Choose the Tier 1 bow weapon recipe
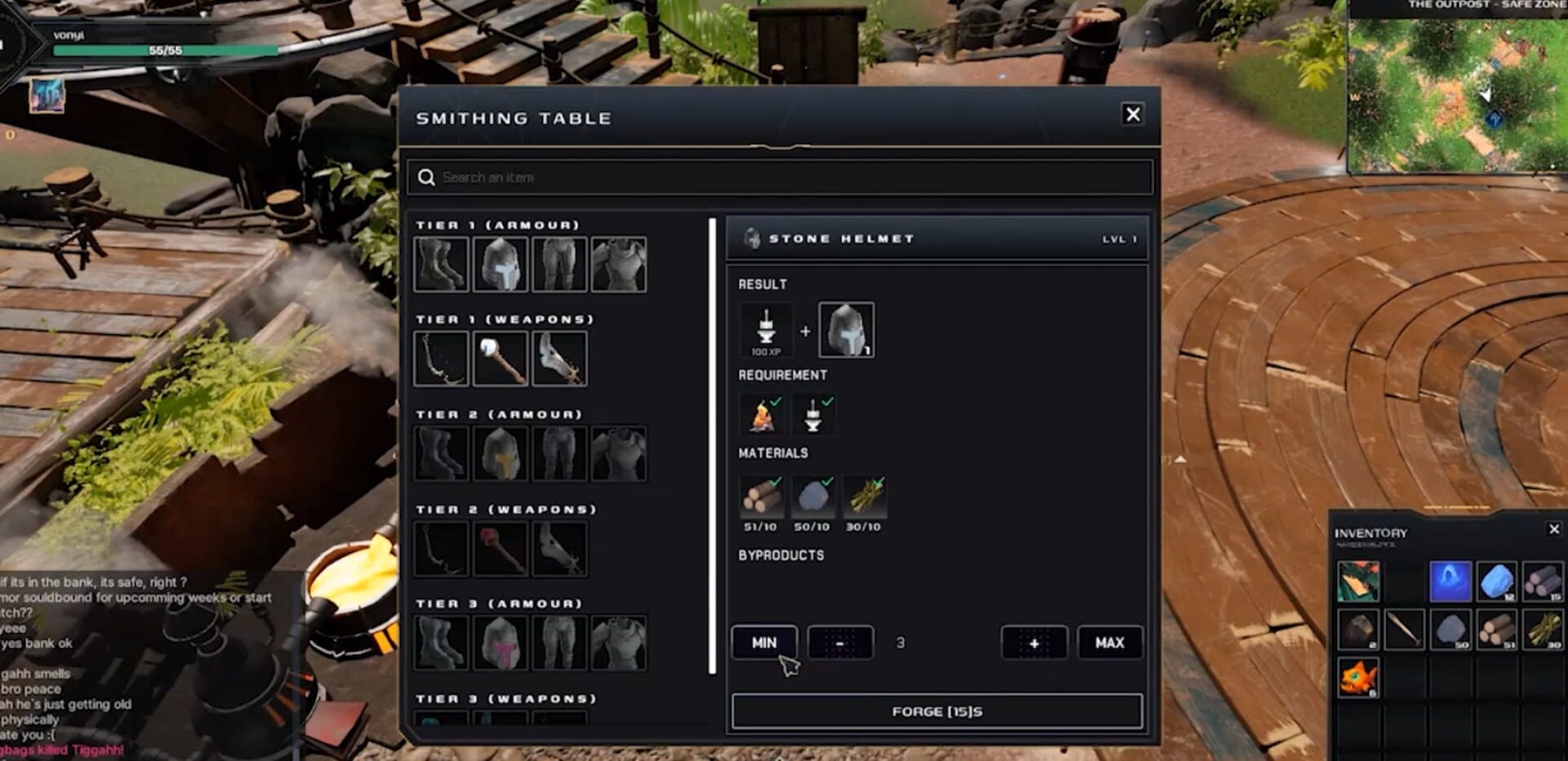The width and height of the screenshot is (1568, 761). (x=441, y=357)
